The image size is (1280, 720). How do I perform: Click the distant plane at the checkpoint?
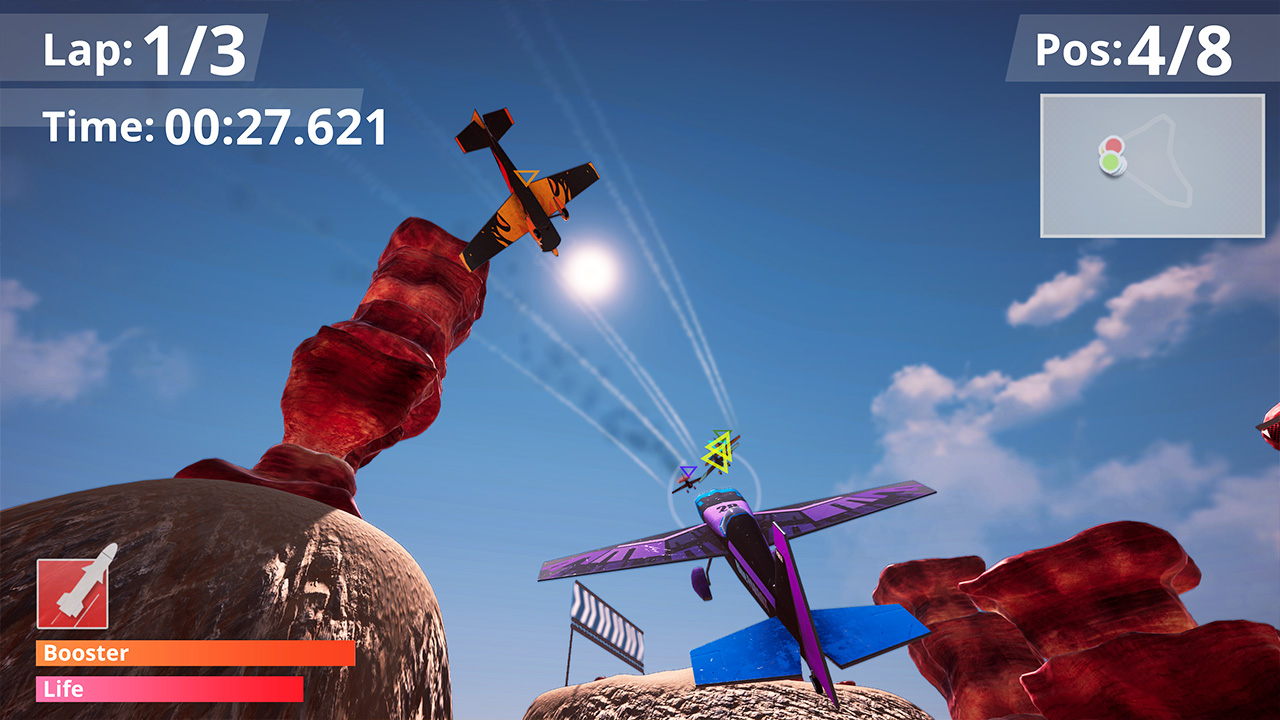pyautogui.click(x=686, y=485)
